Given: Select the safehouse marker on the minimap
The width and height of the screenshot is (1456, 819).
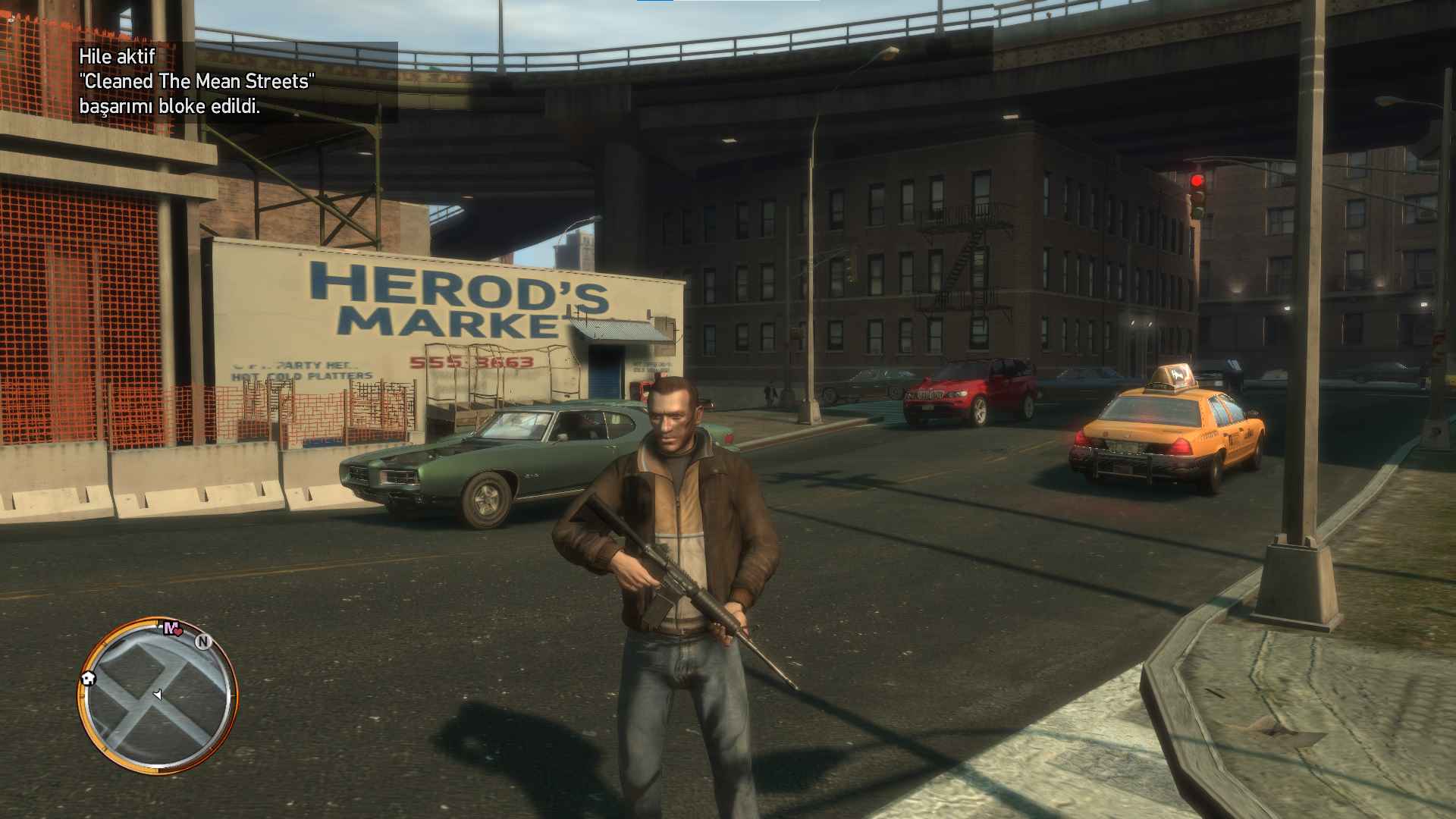Looking at the screenshot, I should pos(88,678).
